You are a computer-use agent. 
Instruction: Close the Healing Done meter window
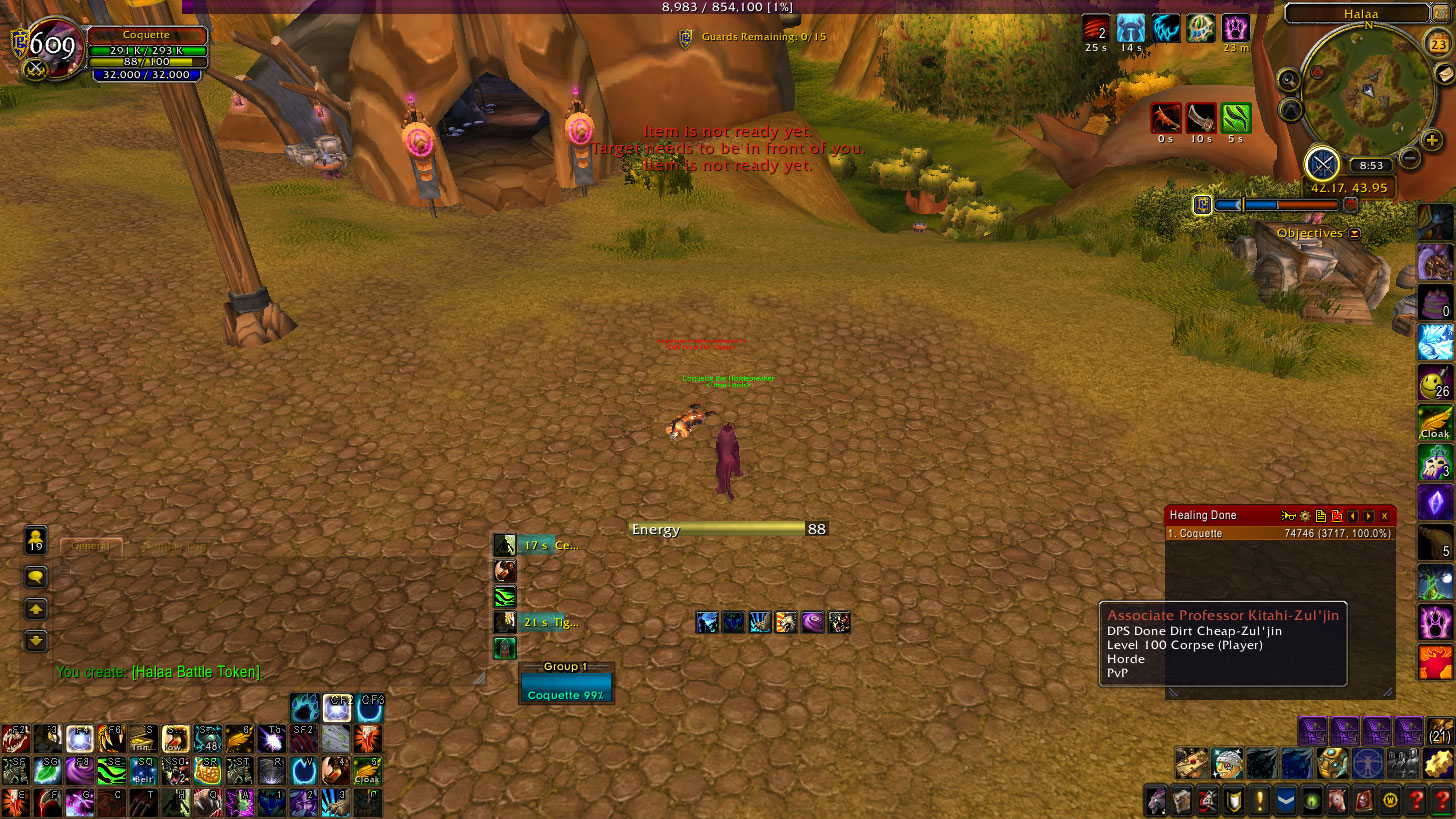coord(1384,516)
